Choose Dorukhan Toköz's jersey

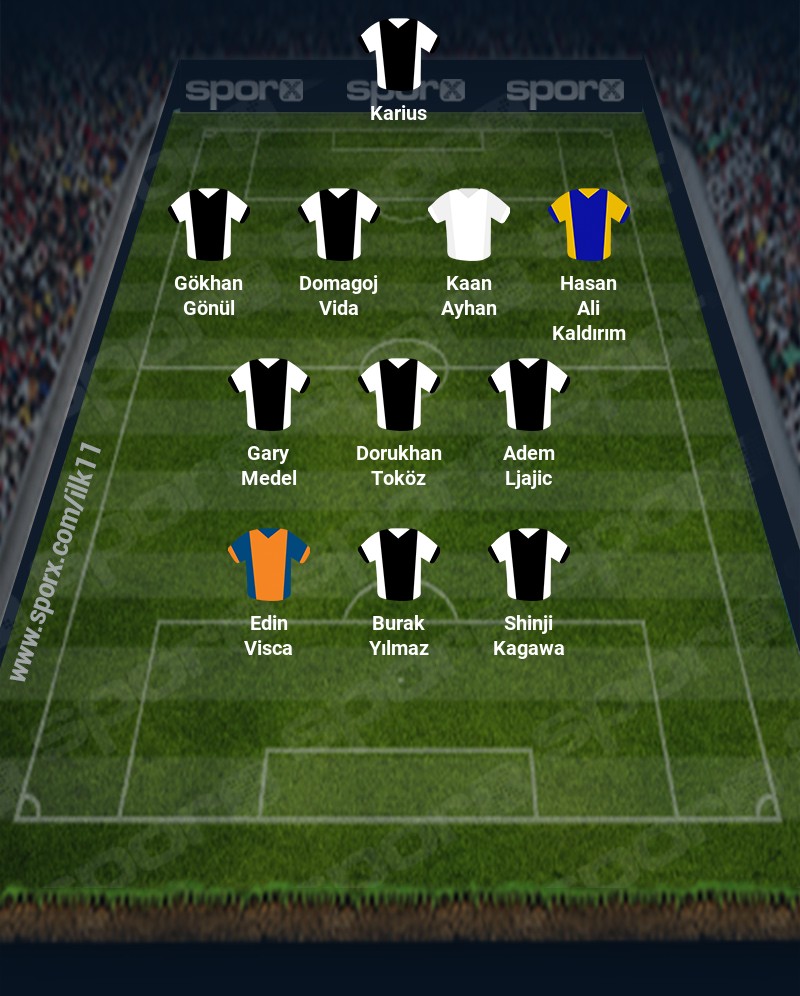tap(399, 394)
